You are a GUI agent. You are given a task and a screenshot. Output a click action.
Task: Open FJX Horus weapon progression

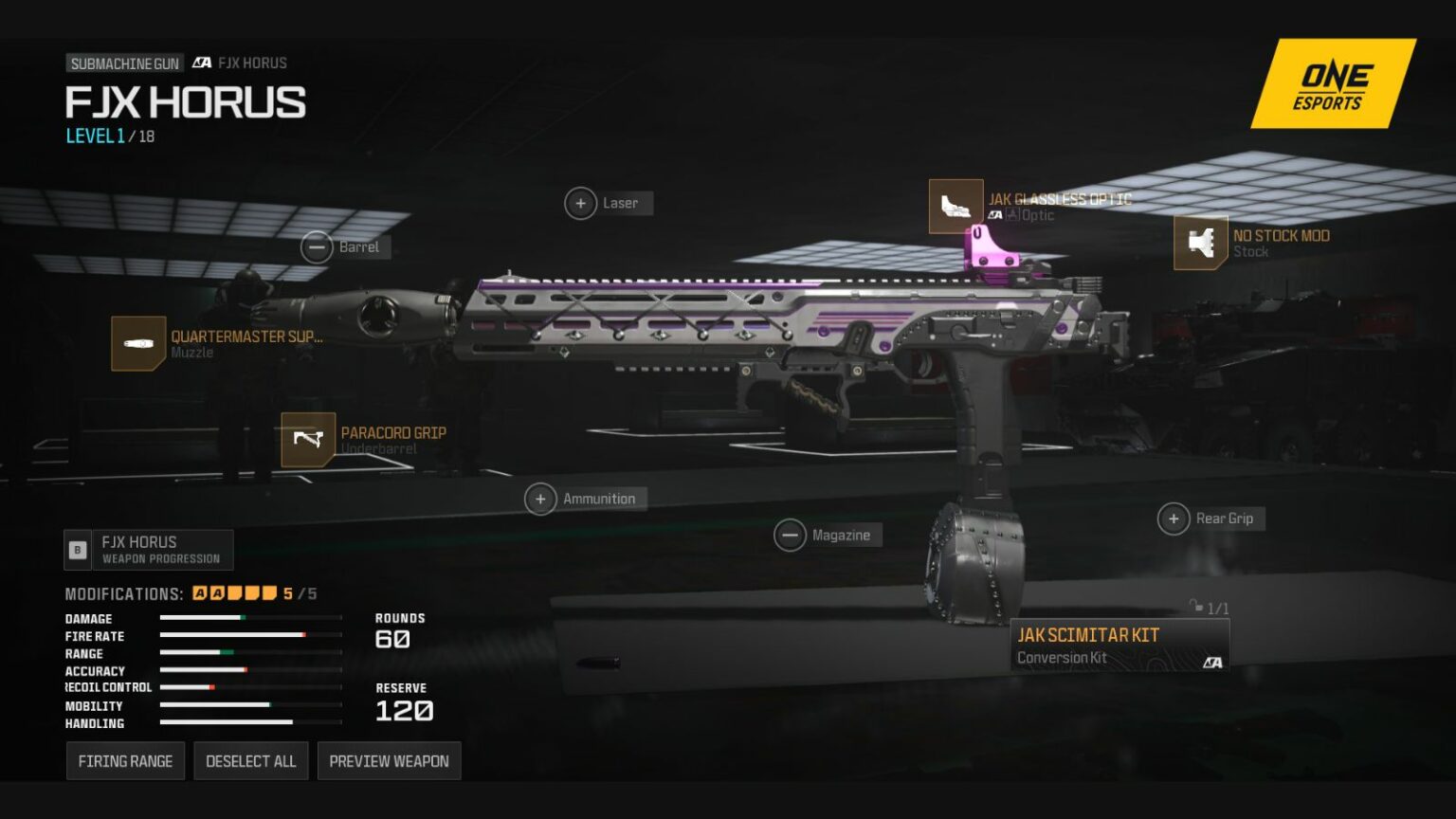(x=149, y=550)
